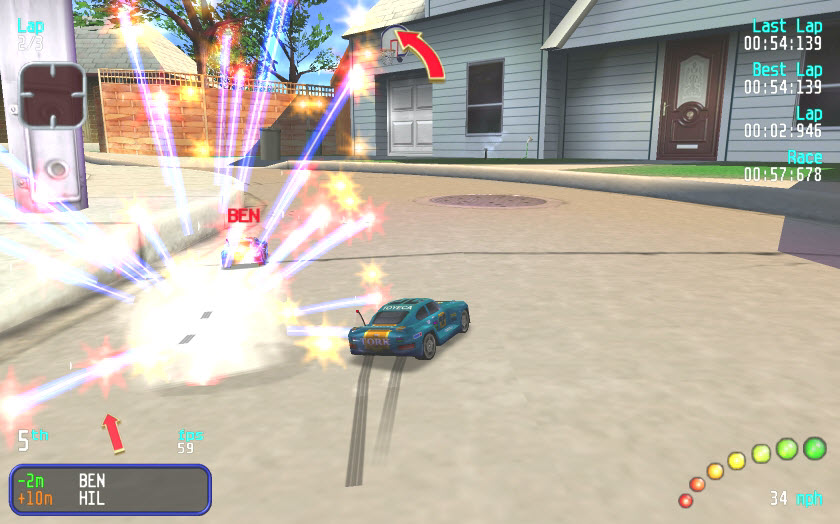
Task: Click BEN's red name tag above the car
Action: point(243,215)
